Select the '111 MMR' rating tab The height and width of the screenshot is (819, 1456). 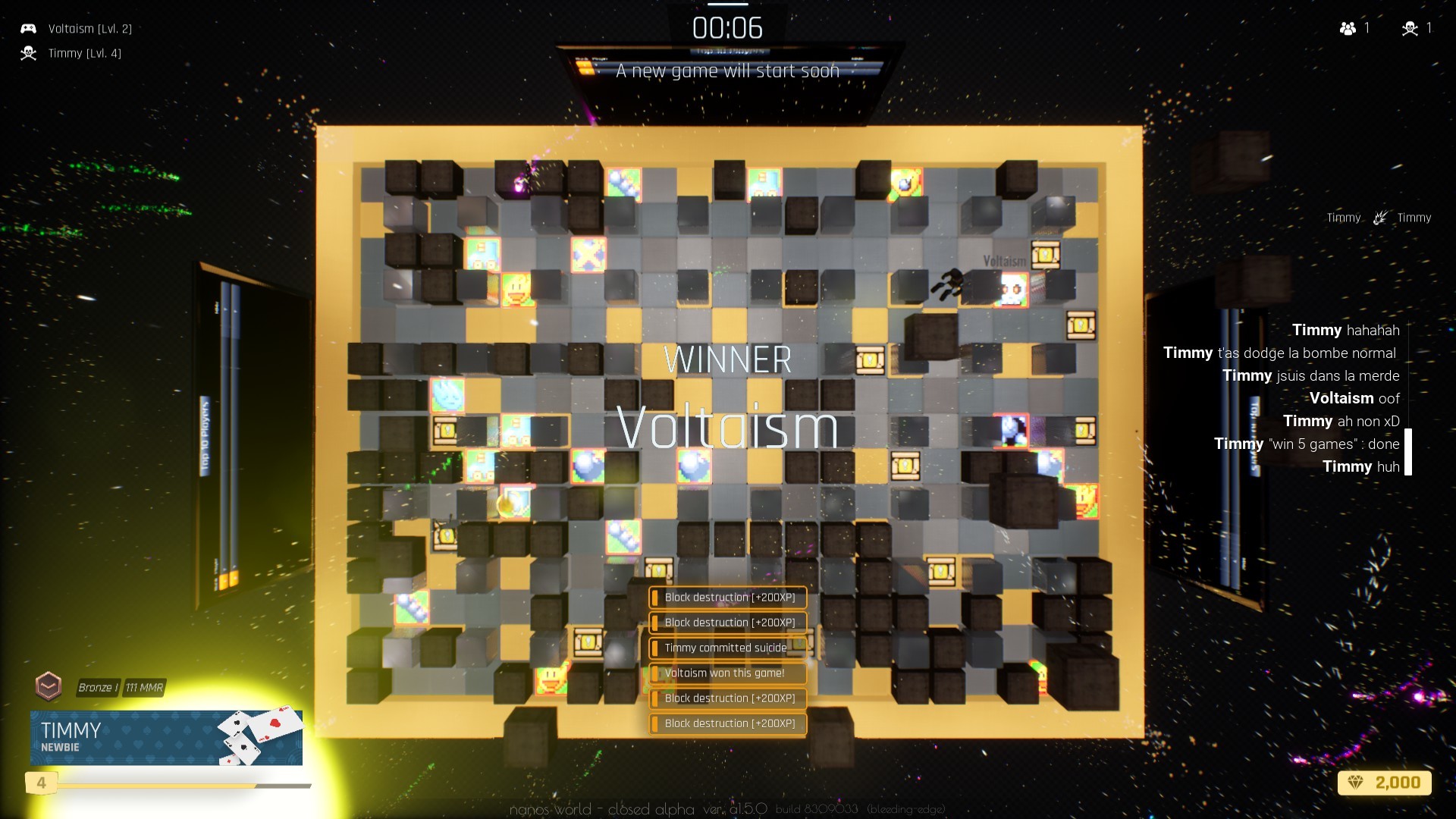pos(143,688)
